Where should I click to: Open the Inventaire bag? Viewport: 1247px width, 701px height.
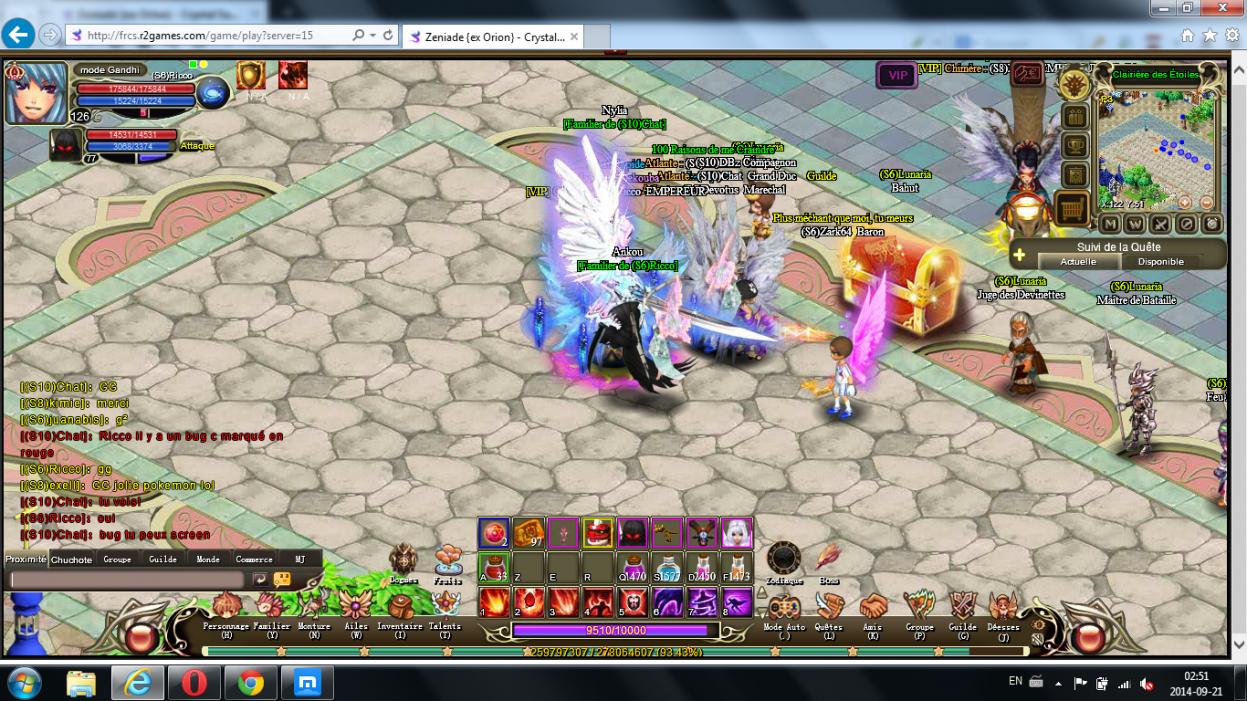click(399, 608)
